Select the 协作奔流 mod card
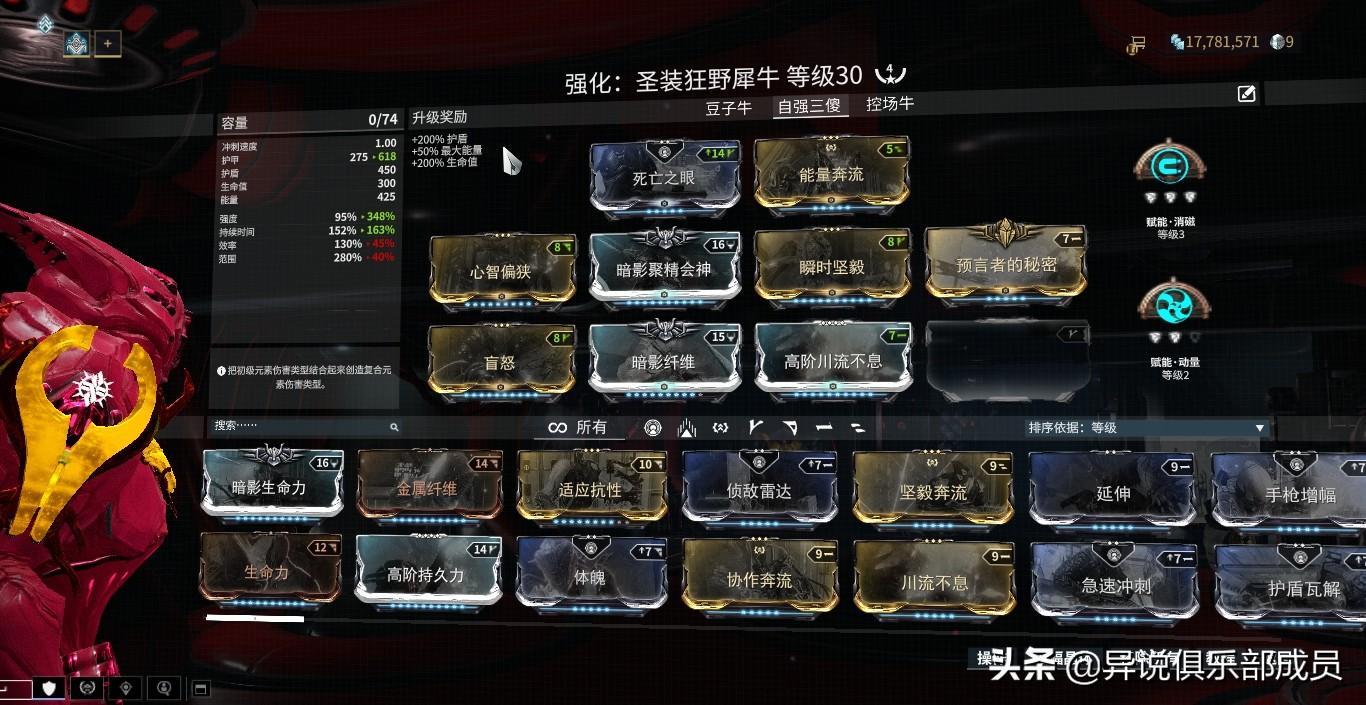The image size is (1366, 705). click(x=758, y=580)
